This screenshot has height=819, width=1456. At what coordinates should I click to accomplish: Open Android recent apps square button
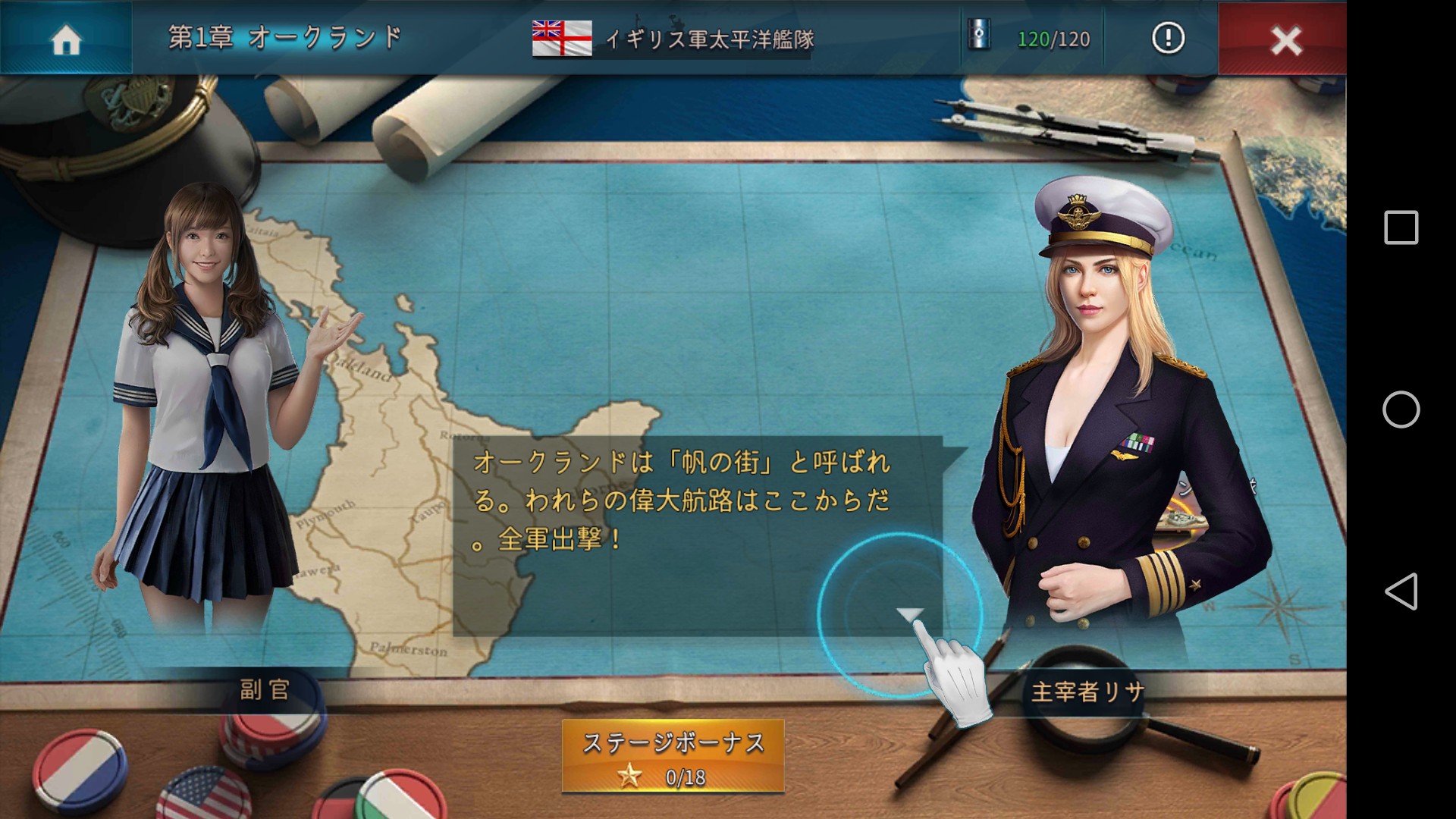click(1401, 227)
